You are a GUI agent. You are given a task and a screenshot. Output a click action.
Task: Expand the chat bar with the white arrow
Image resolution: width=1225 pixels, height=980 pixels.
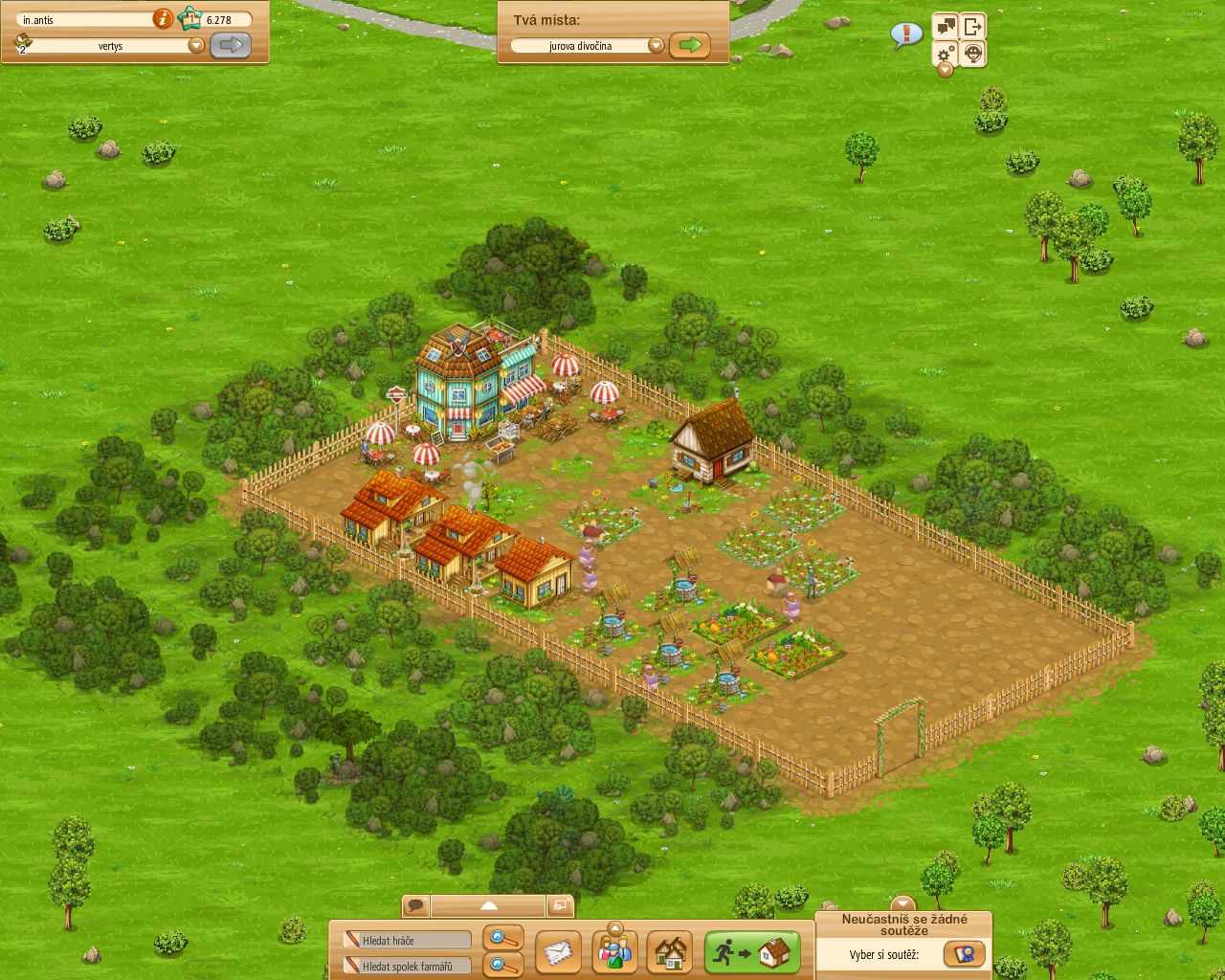coord(490,903)
